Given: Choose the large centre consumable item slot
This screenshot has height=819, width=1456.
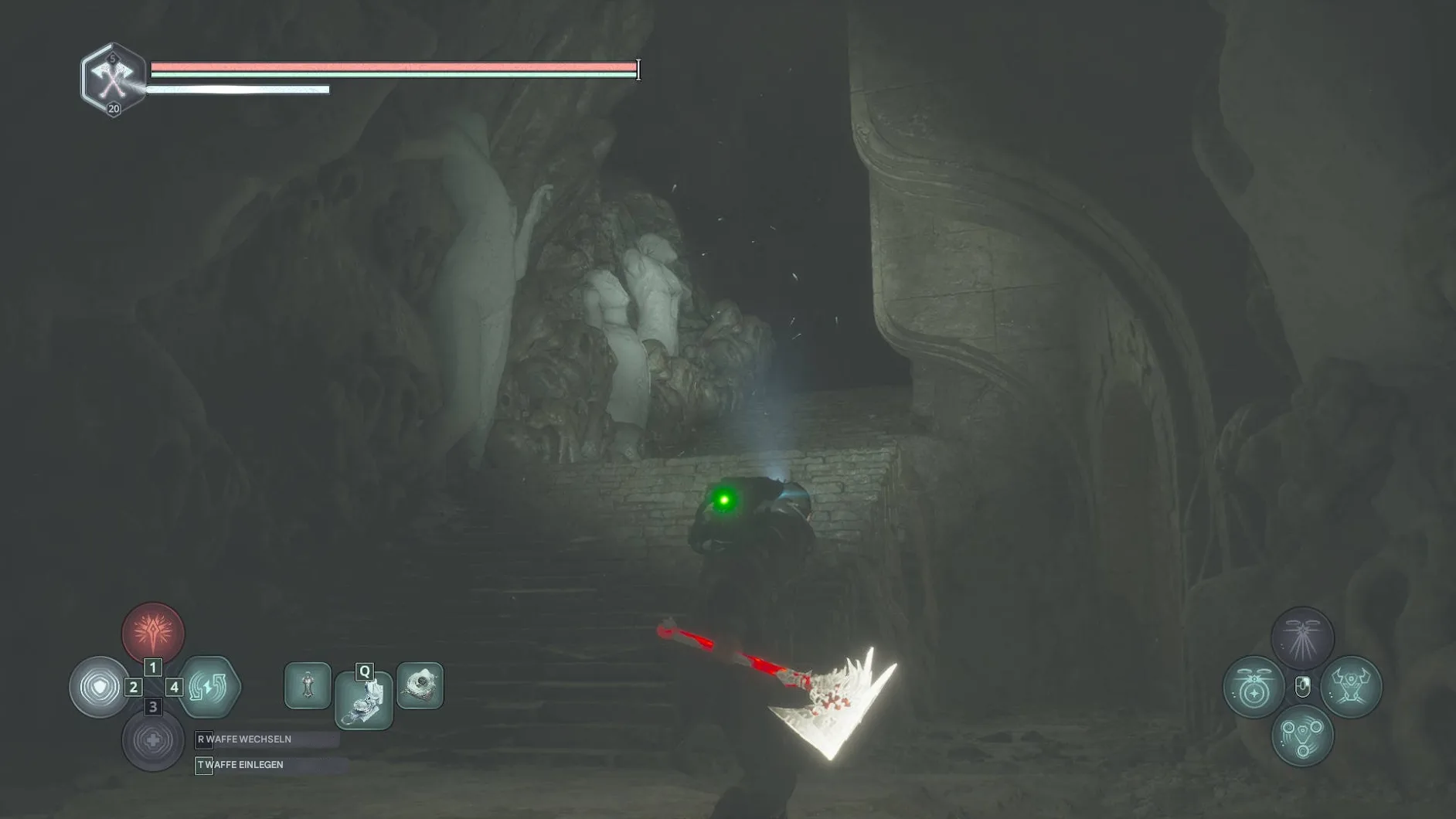Looking at the screenshot, I should point(364,701).
